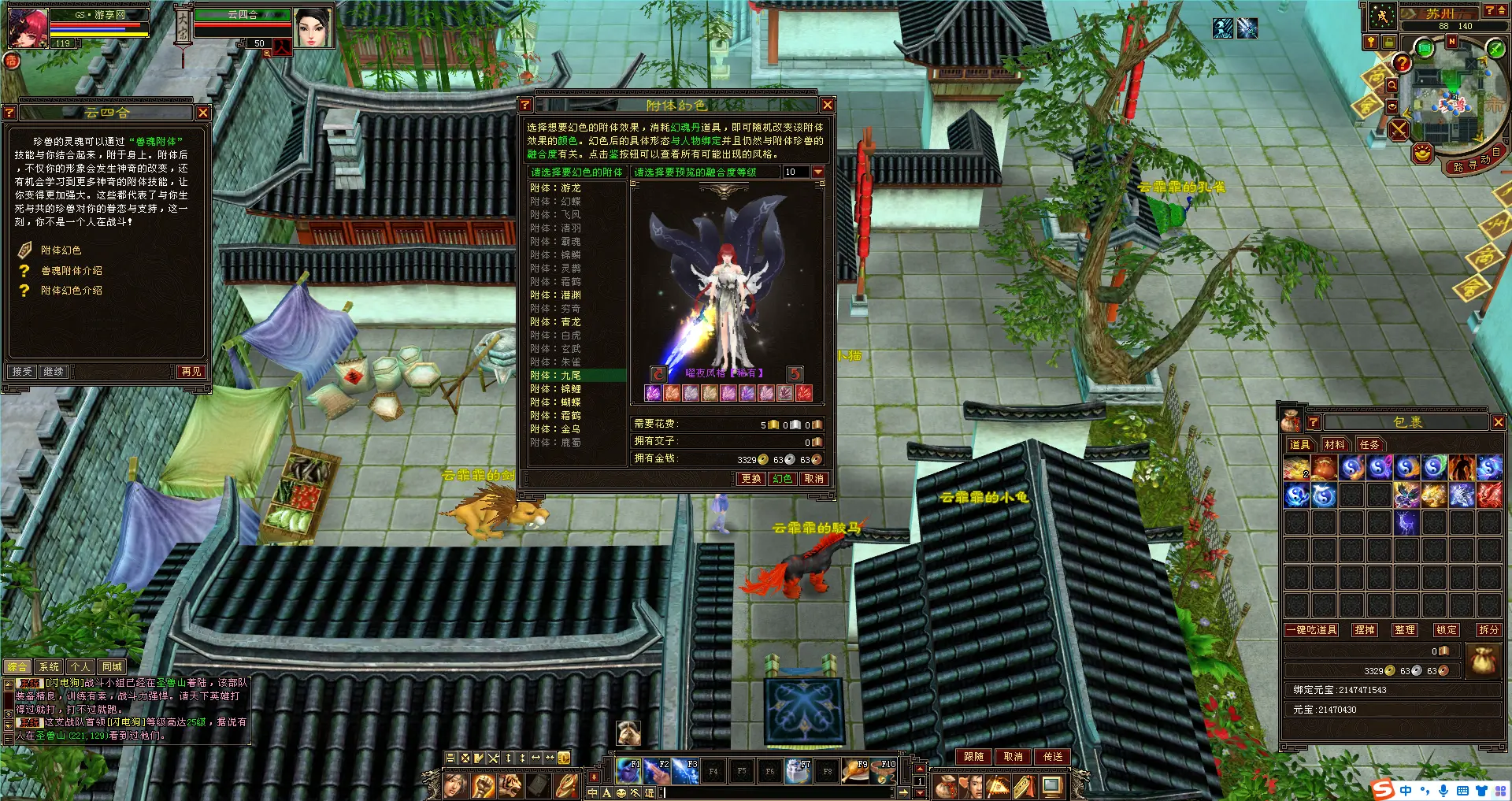Close the 附体幻色 window
1512x801 pixels.
pyautogui.click(x=827, y=105)
